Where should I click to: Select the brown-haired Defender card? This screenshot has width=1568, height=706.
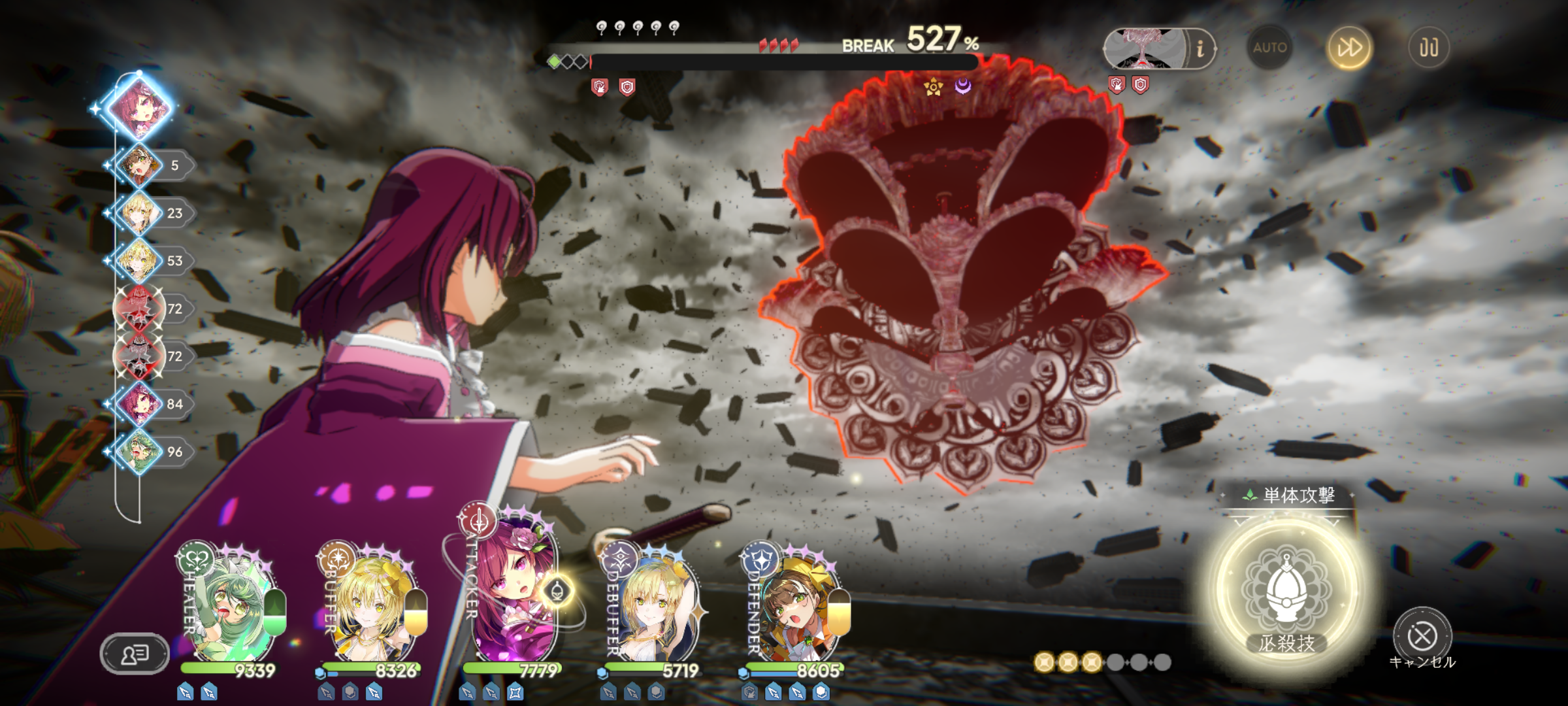coord(794,605)
